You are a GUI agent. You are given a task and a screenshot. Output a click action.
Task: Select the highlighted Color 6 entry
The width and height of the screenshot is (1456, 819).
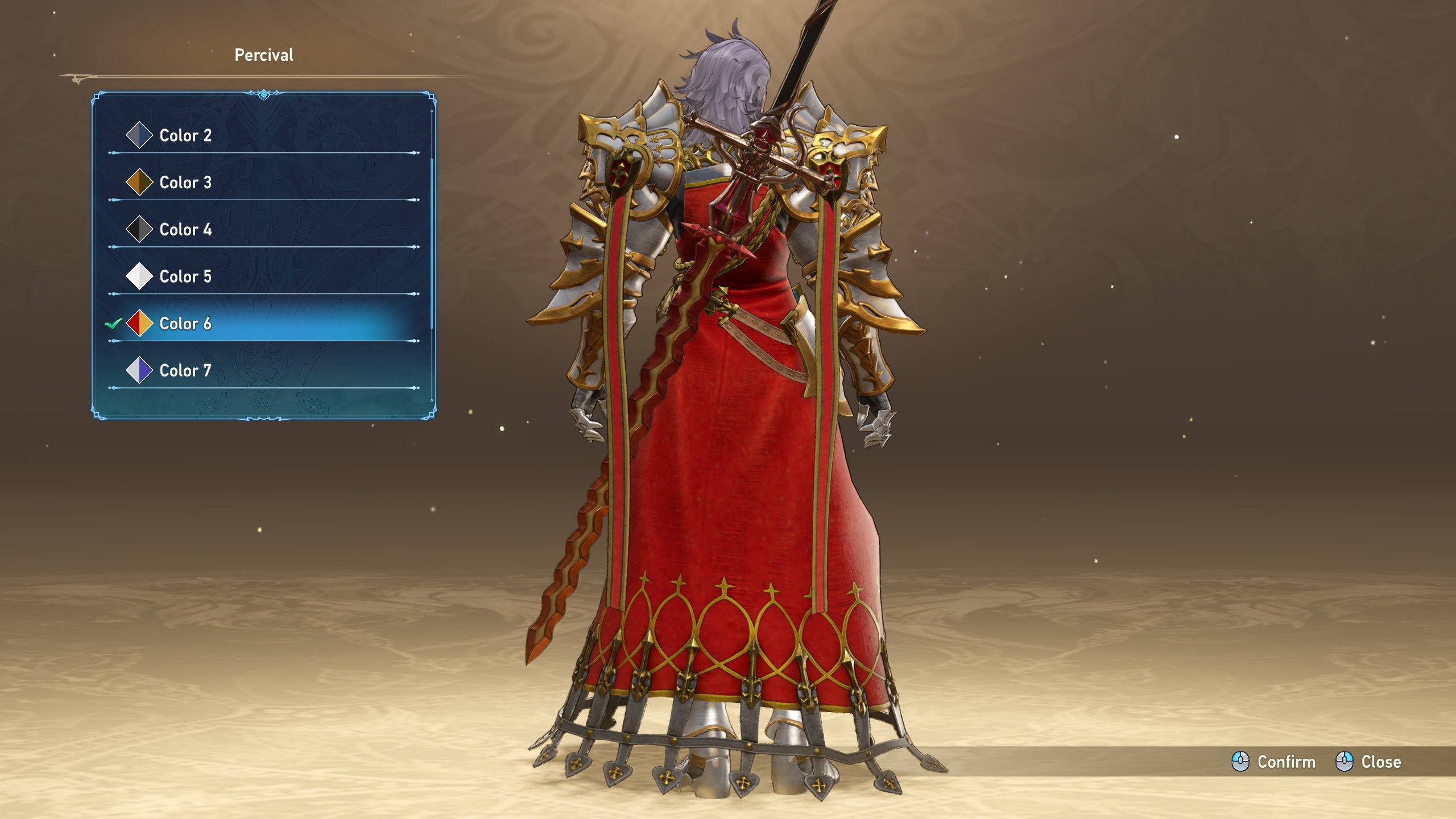[x=185, y=324]
